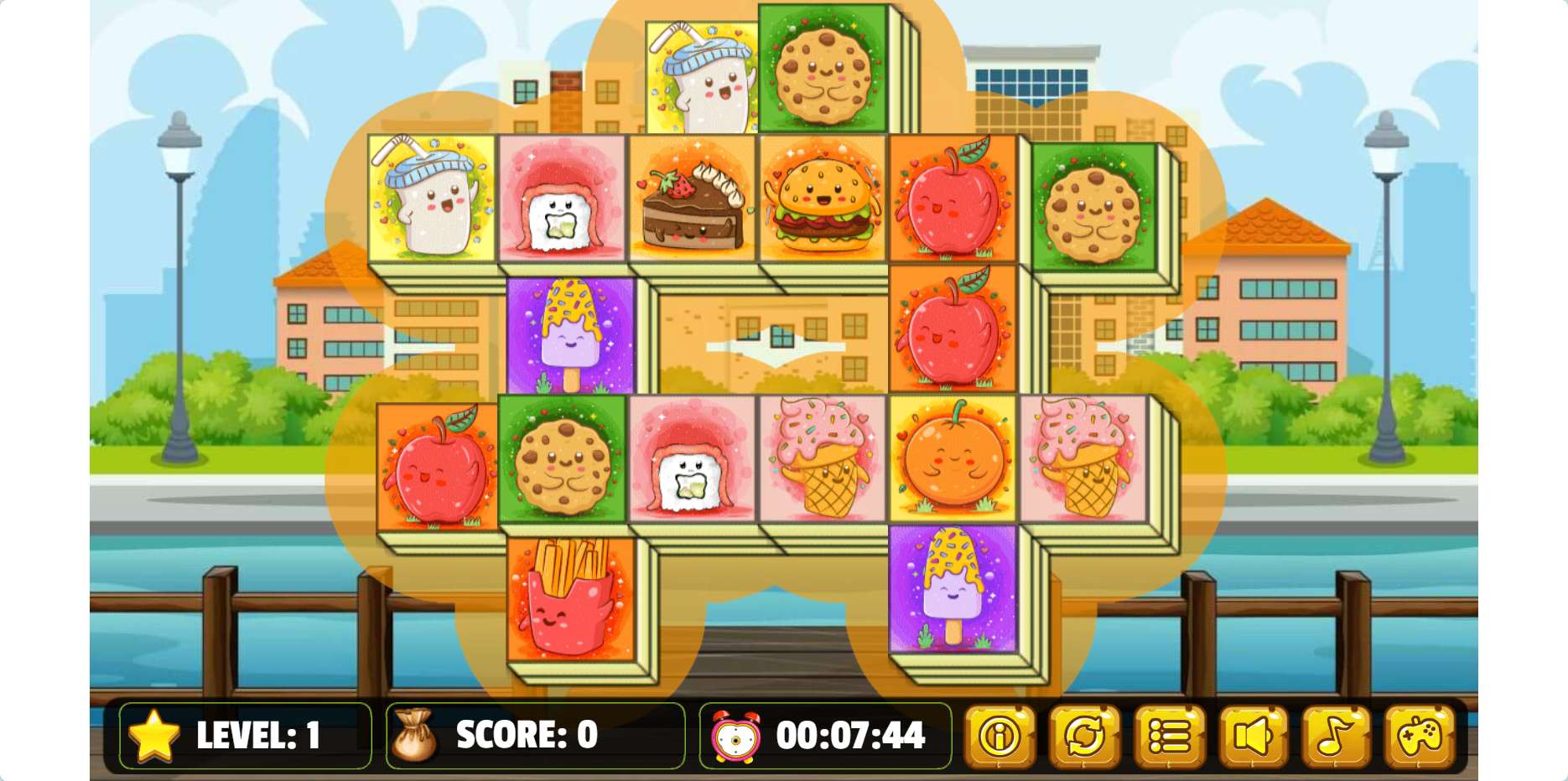The height and width of the screenshot is (781, 1568).
Task: Toggle music with the note button
Action: (x=1336, y=737)
